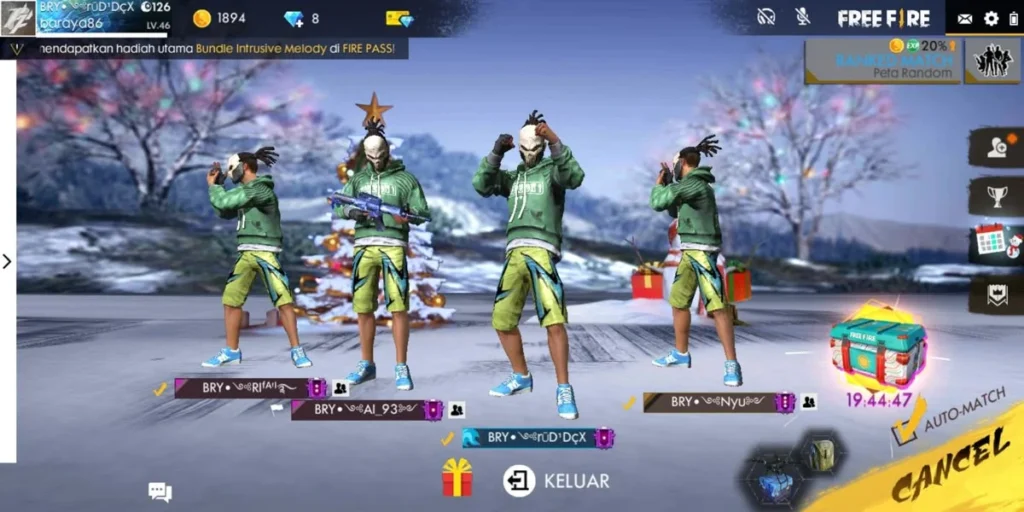
Task: Open the add friend panel
Action: tap(997, 147)
